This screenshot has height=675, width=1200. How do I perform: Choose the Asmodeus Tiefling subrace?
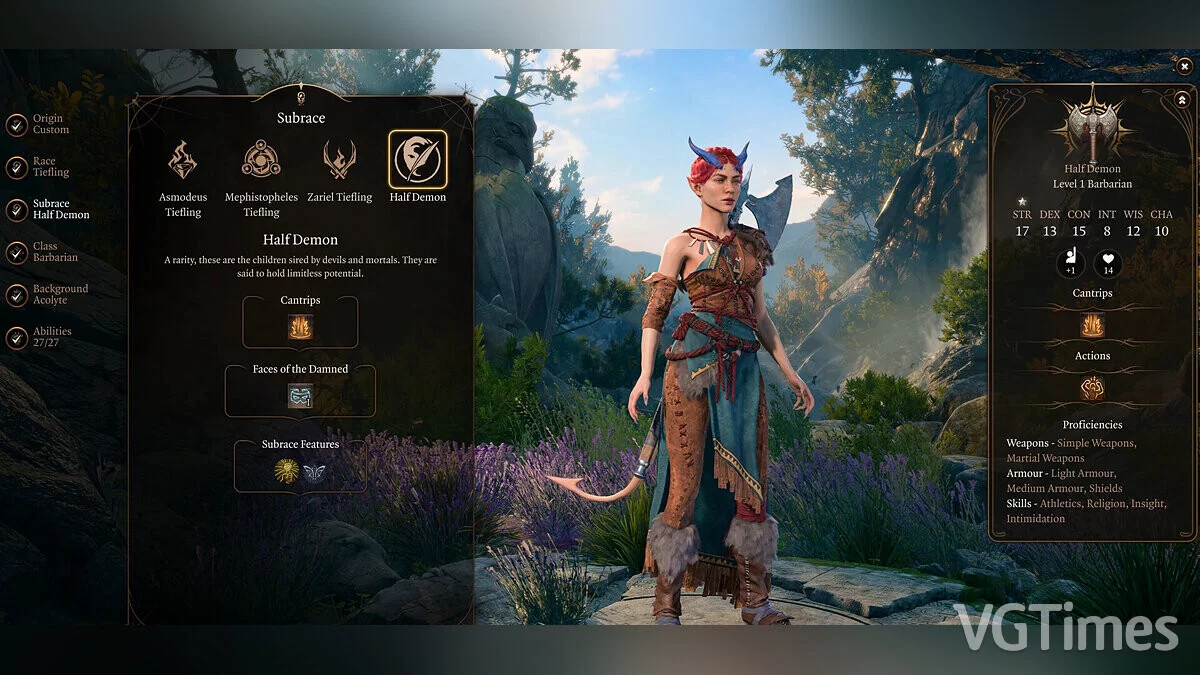(183, 160)
